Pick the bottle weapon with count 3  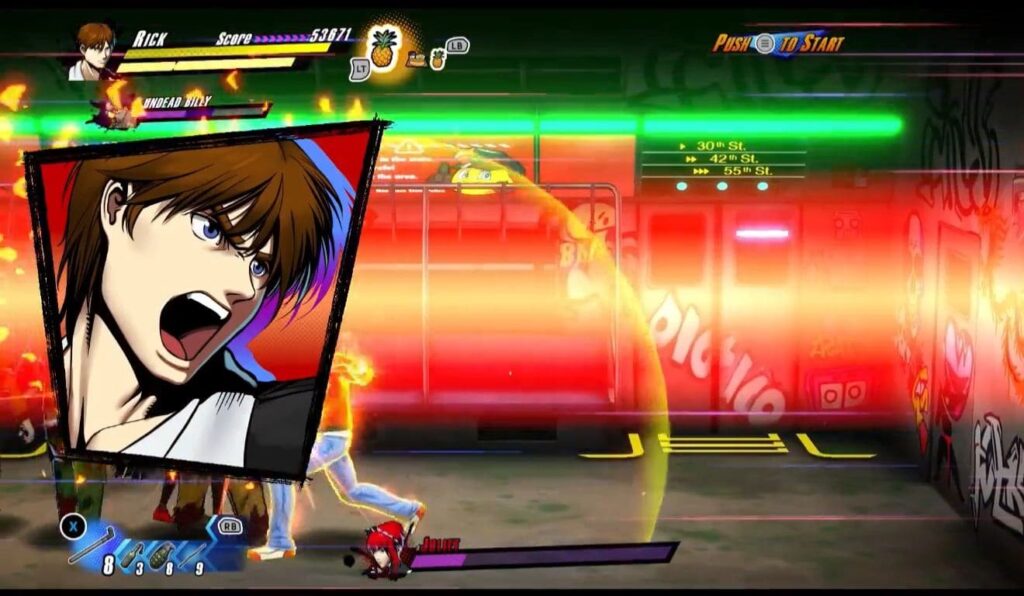pos(133,556)
